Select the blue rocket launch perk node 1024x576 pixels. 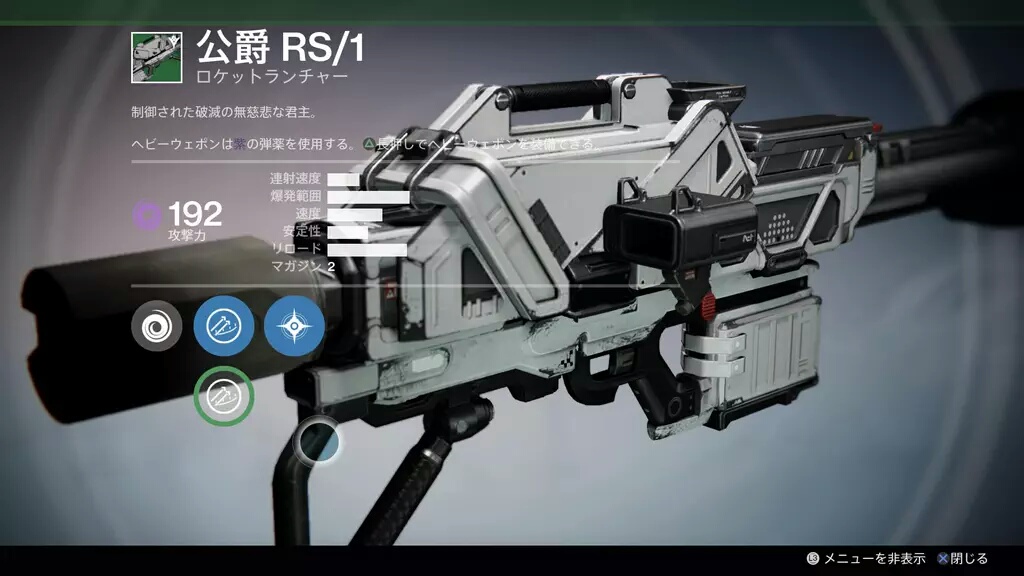point(224,327)
